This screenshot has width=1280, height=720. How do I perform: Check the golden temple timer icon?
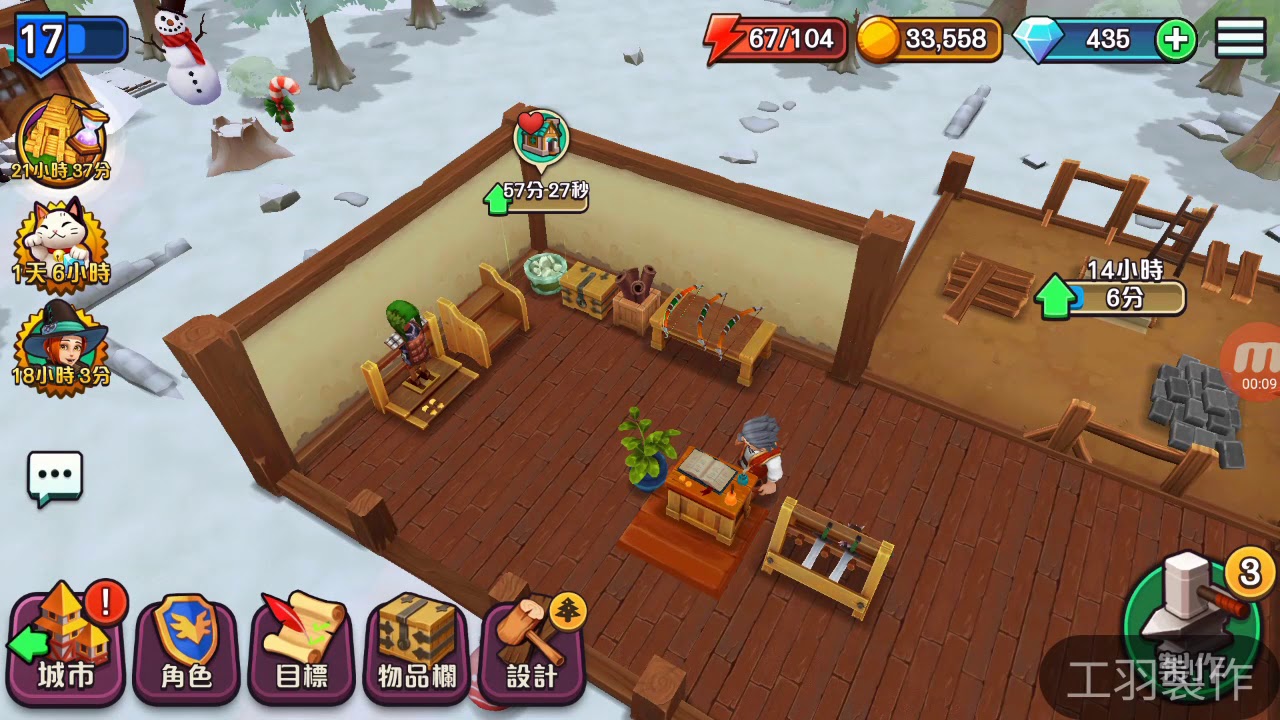click(61, 140)
